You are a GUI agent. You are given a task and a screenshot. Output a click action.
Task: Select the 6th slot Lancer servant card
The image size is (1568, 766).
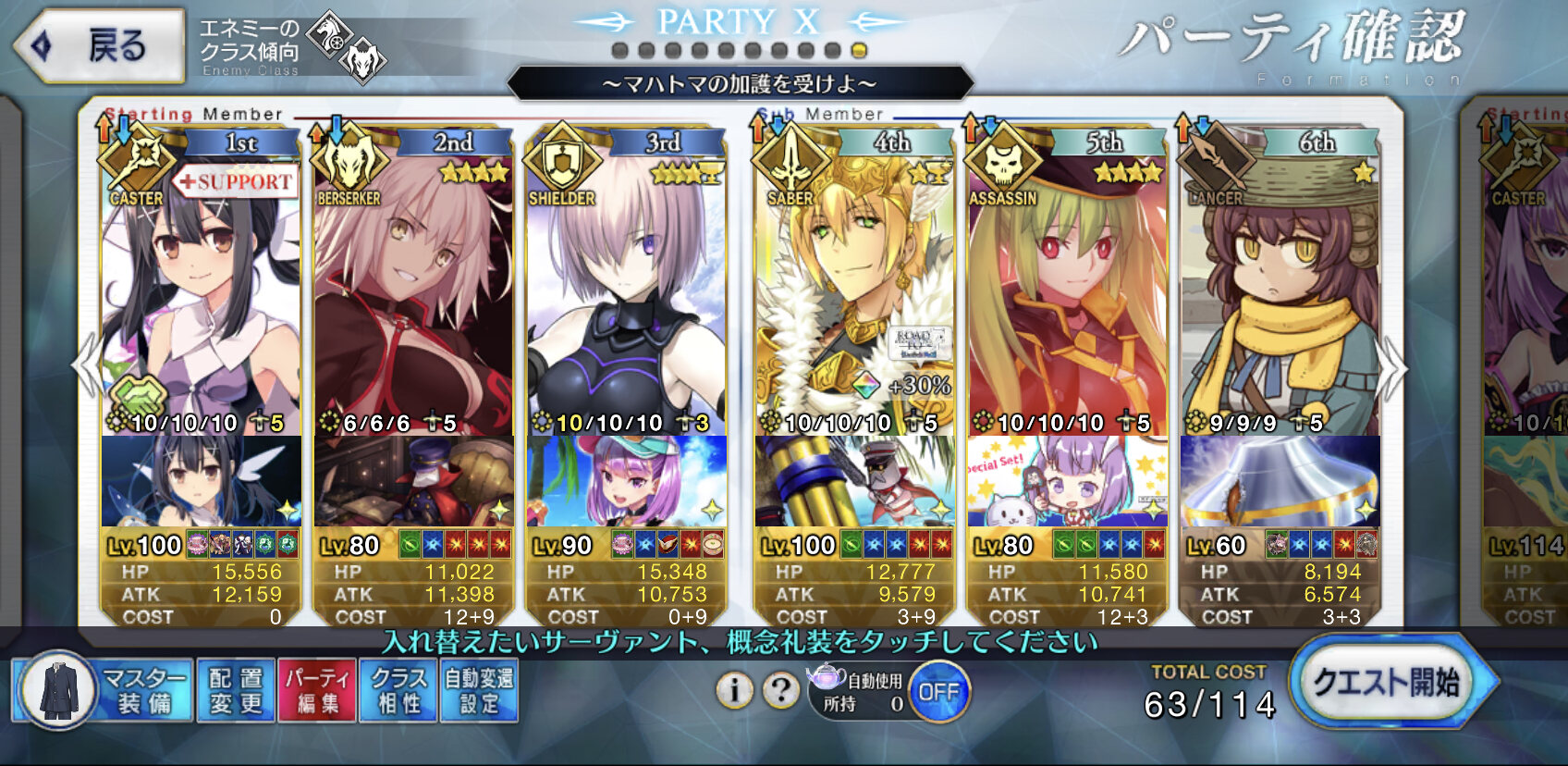coord(1280,296)
